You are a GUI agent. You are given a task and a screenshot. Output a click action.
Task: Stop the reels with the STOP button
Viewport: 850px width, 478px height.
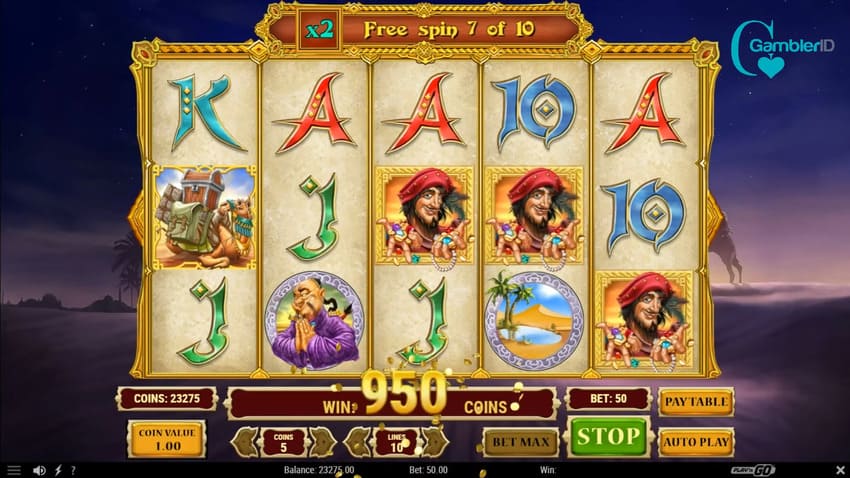(x=607, y=437)
